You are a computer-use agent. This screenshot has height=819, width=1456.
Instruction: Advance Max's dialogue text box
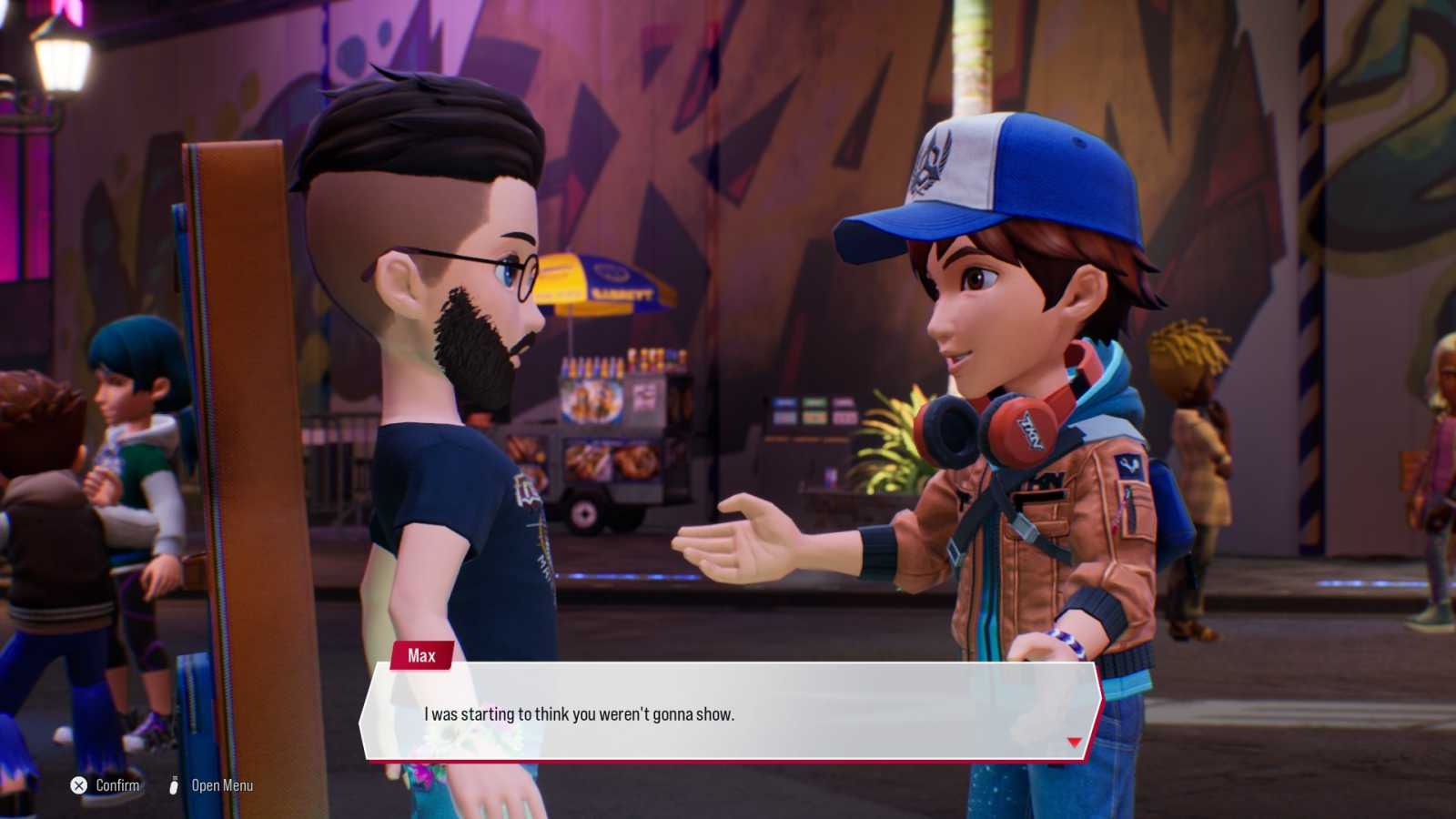pyautogui.click(x=728, y=713)
